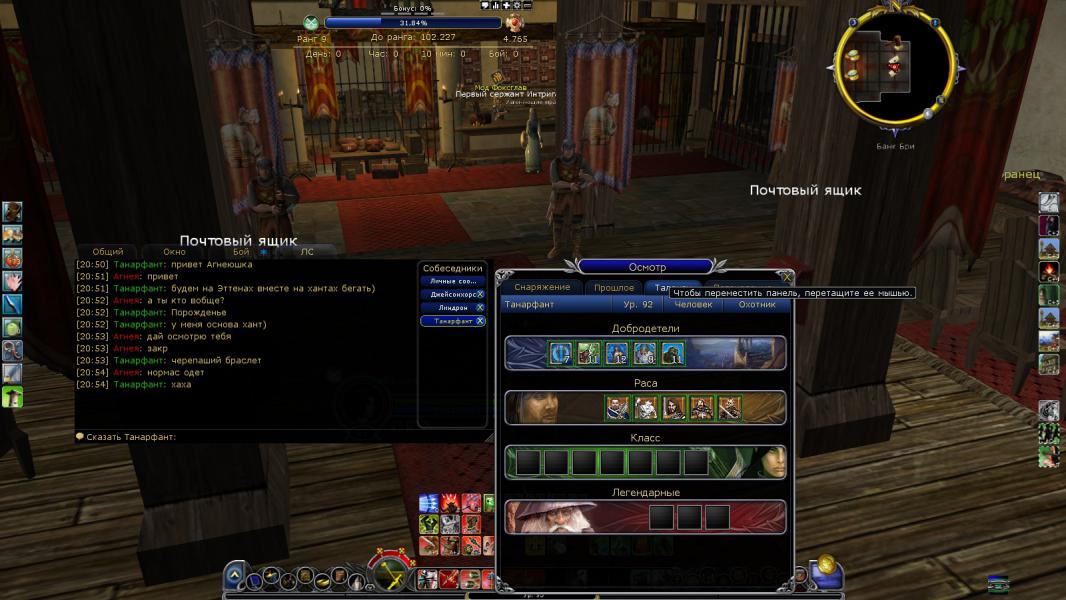The image size is (1066, 600).
Task: Open the gold coin store button
Action: (826, 565)
